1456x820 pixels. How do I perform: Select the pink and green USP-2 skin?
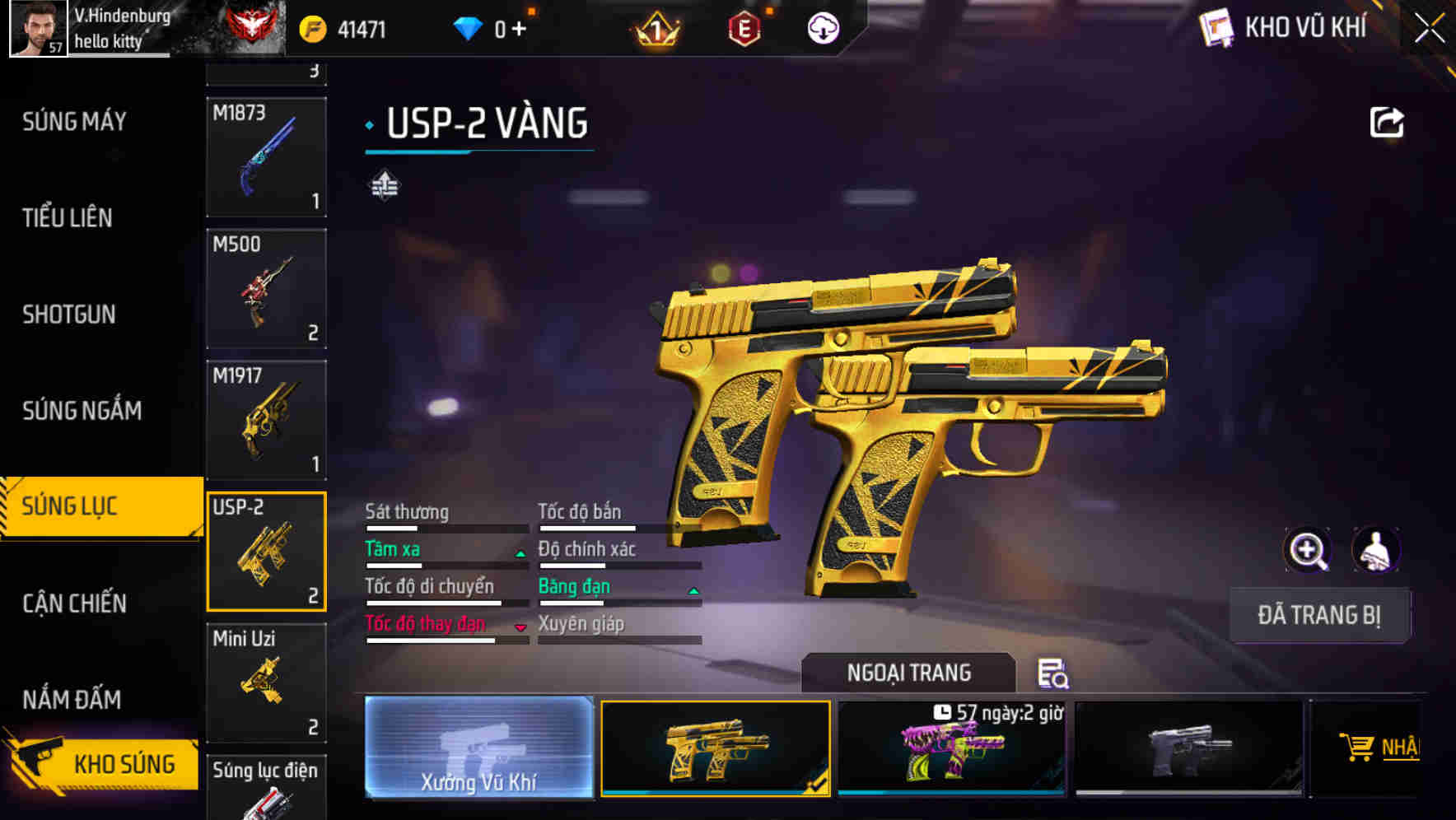point(951,749)
